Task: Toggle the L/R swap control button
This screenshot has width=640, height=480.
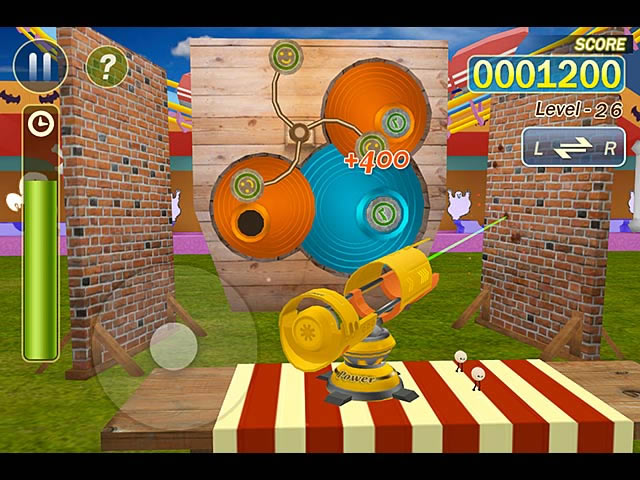Action: 573,148
